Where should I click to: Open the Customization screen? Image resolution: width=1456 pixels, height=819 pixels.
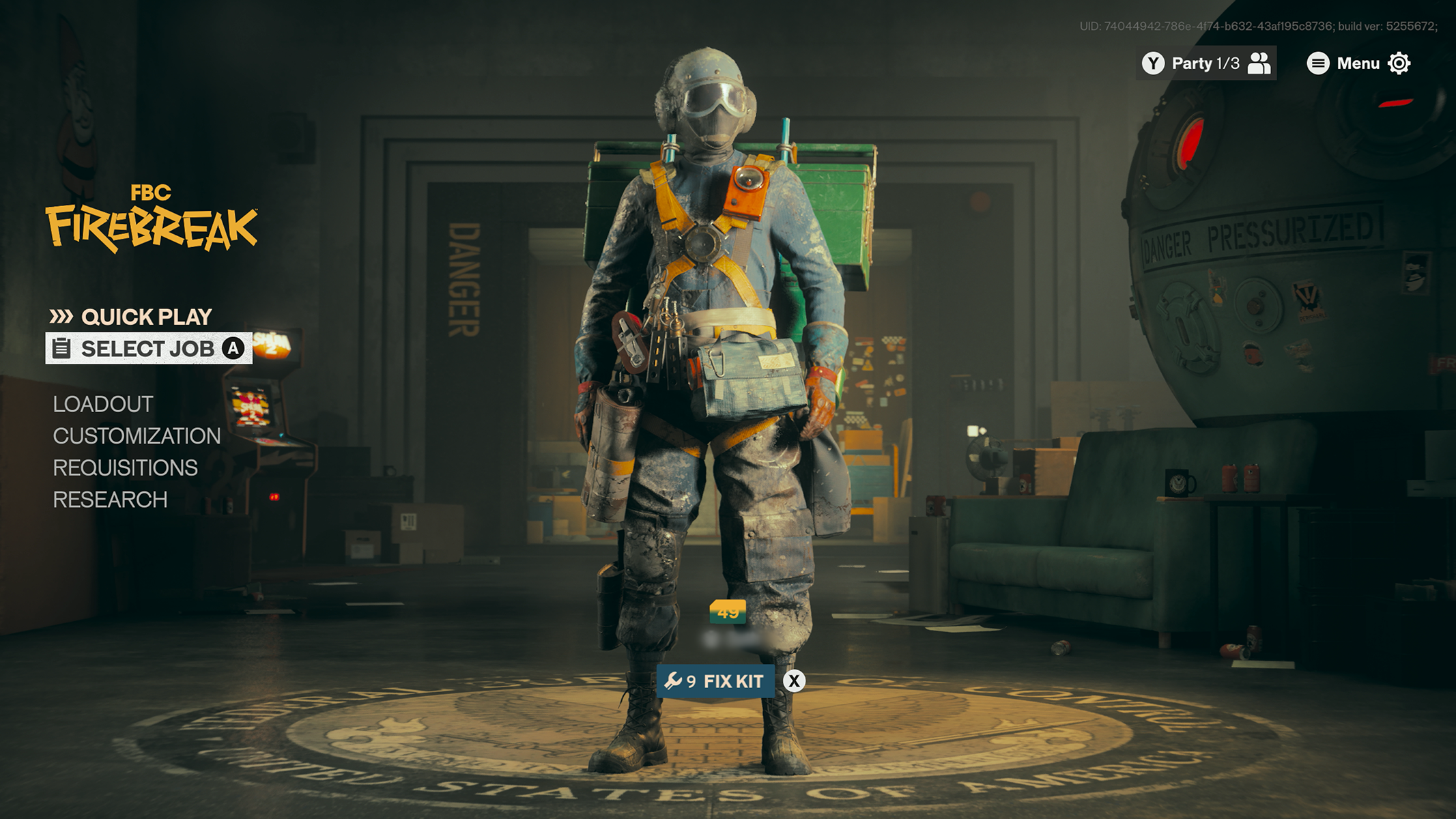pos(136,436)
